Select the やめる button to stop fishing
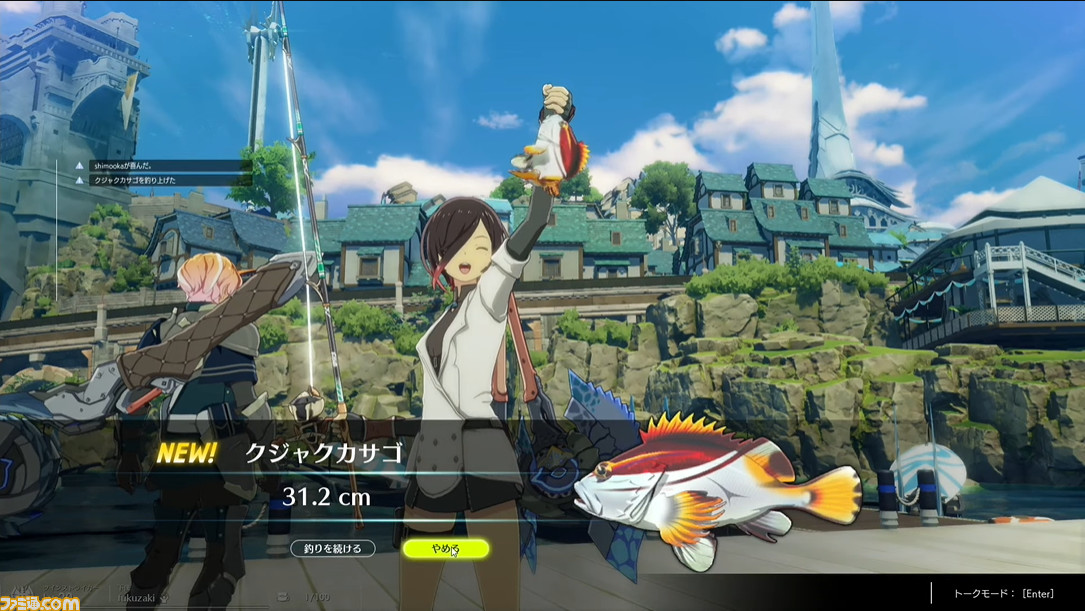1085x611 pixels. [445, 548]
